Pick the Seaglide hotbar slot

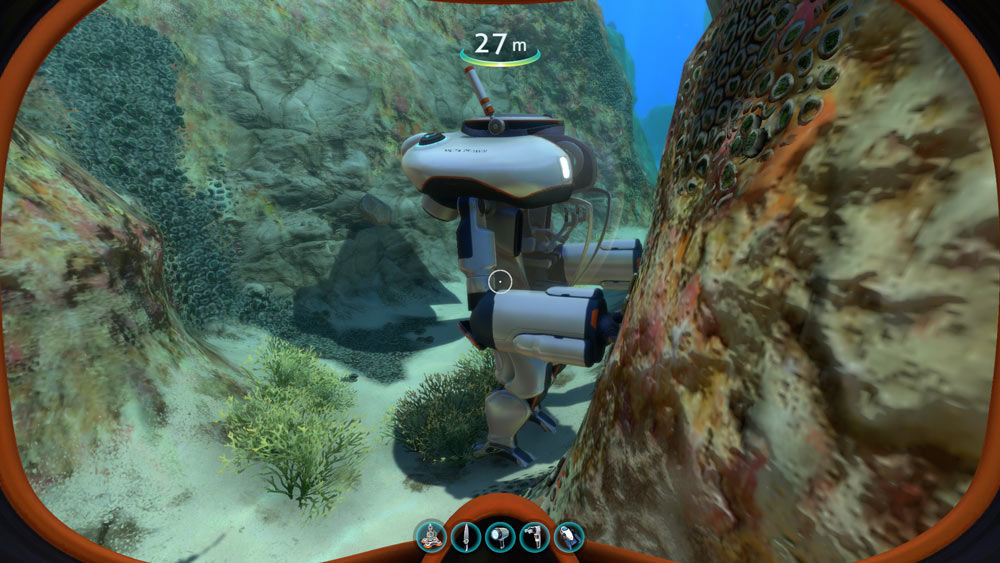(568, 537)
